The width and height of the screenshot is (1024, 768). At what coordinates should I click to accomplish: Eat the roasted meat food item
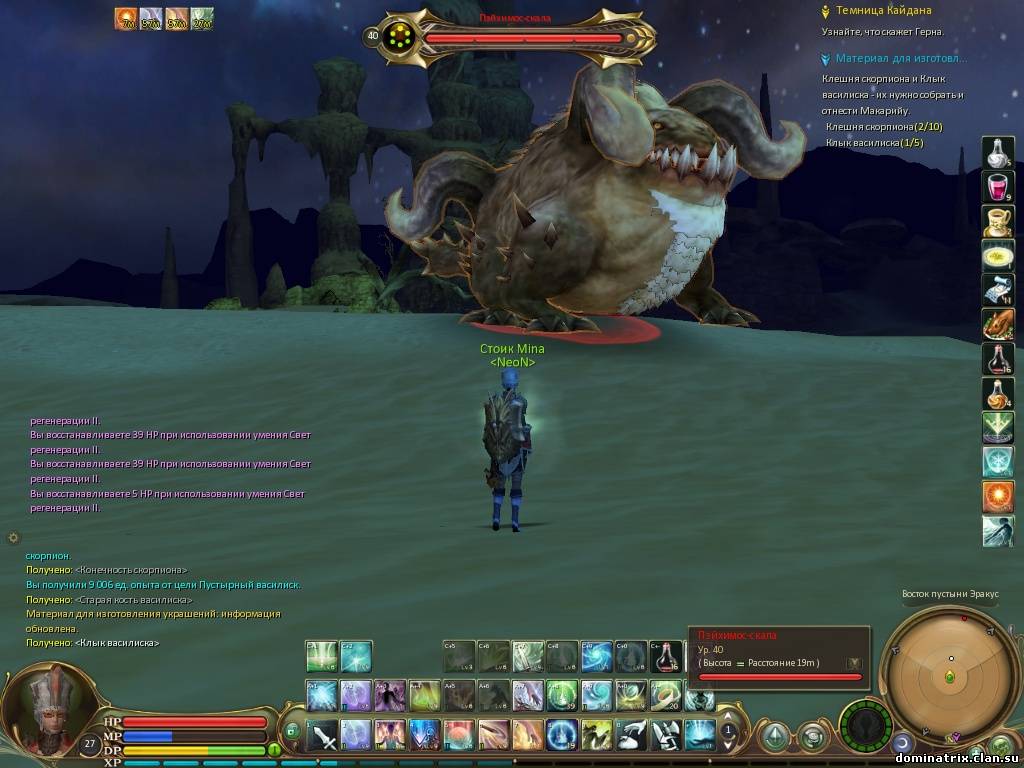[997, 324]
